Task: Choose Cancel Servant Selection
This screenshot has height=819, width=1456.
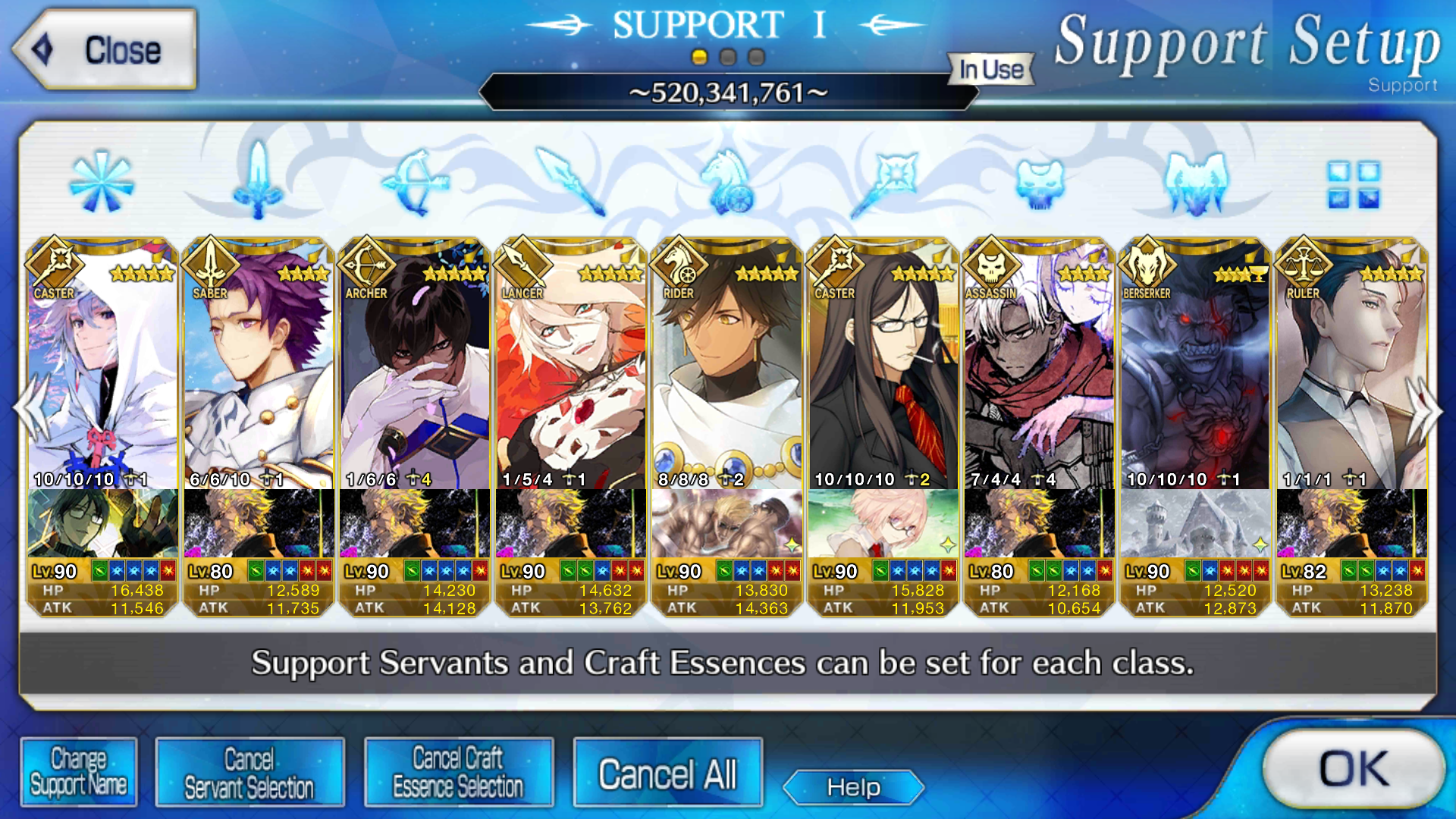Action: click(249, 773)
